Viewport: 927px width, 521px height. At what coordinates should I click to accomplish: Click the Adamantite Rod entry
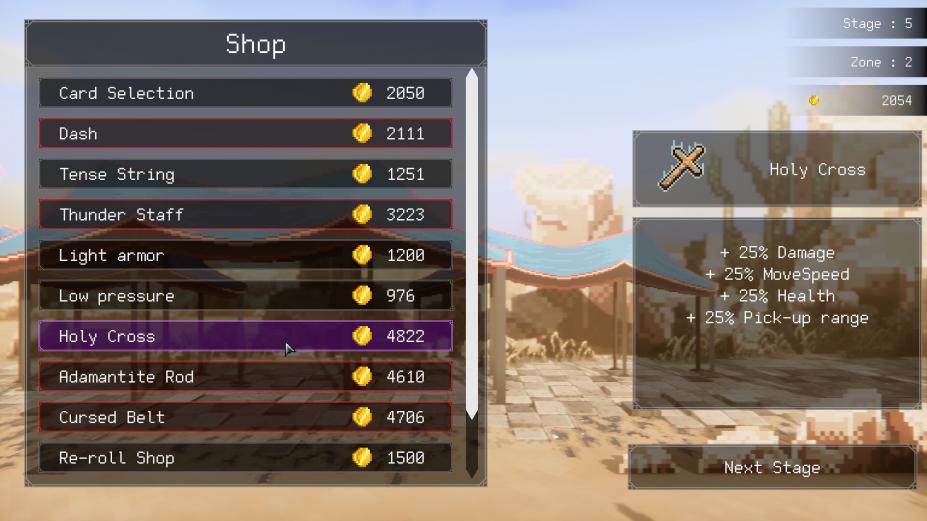tap(245, 377)
